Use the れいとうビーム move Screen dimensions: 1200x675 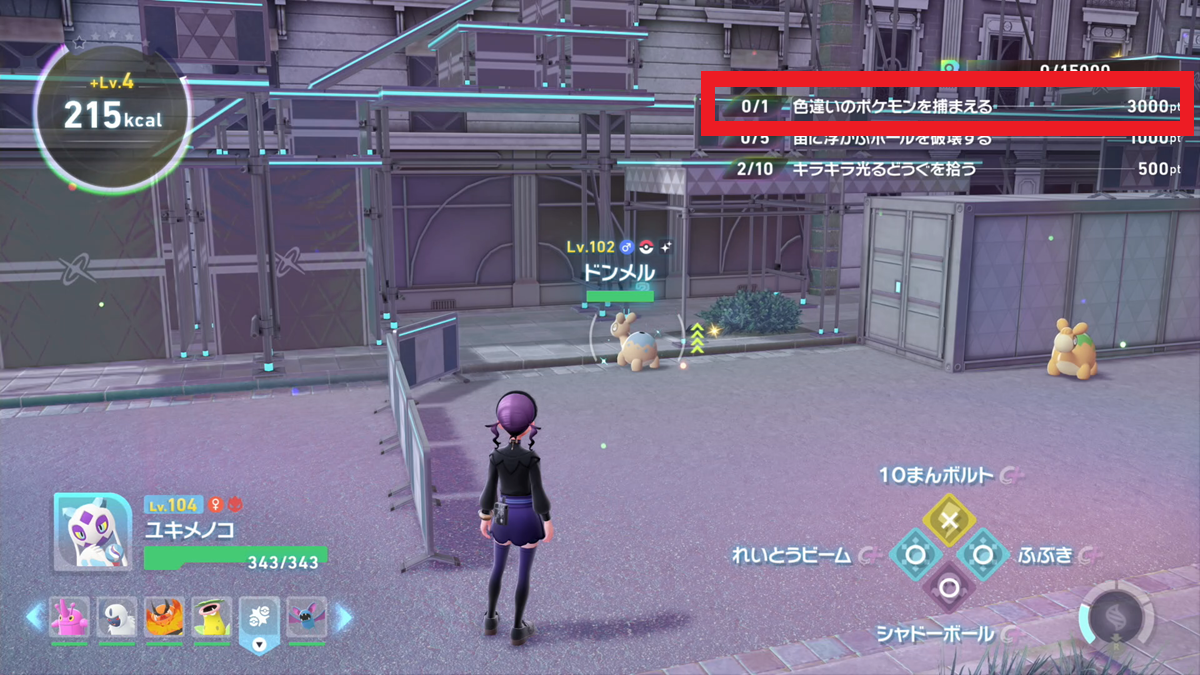pyautogui.click(x=915, y=554)
